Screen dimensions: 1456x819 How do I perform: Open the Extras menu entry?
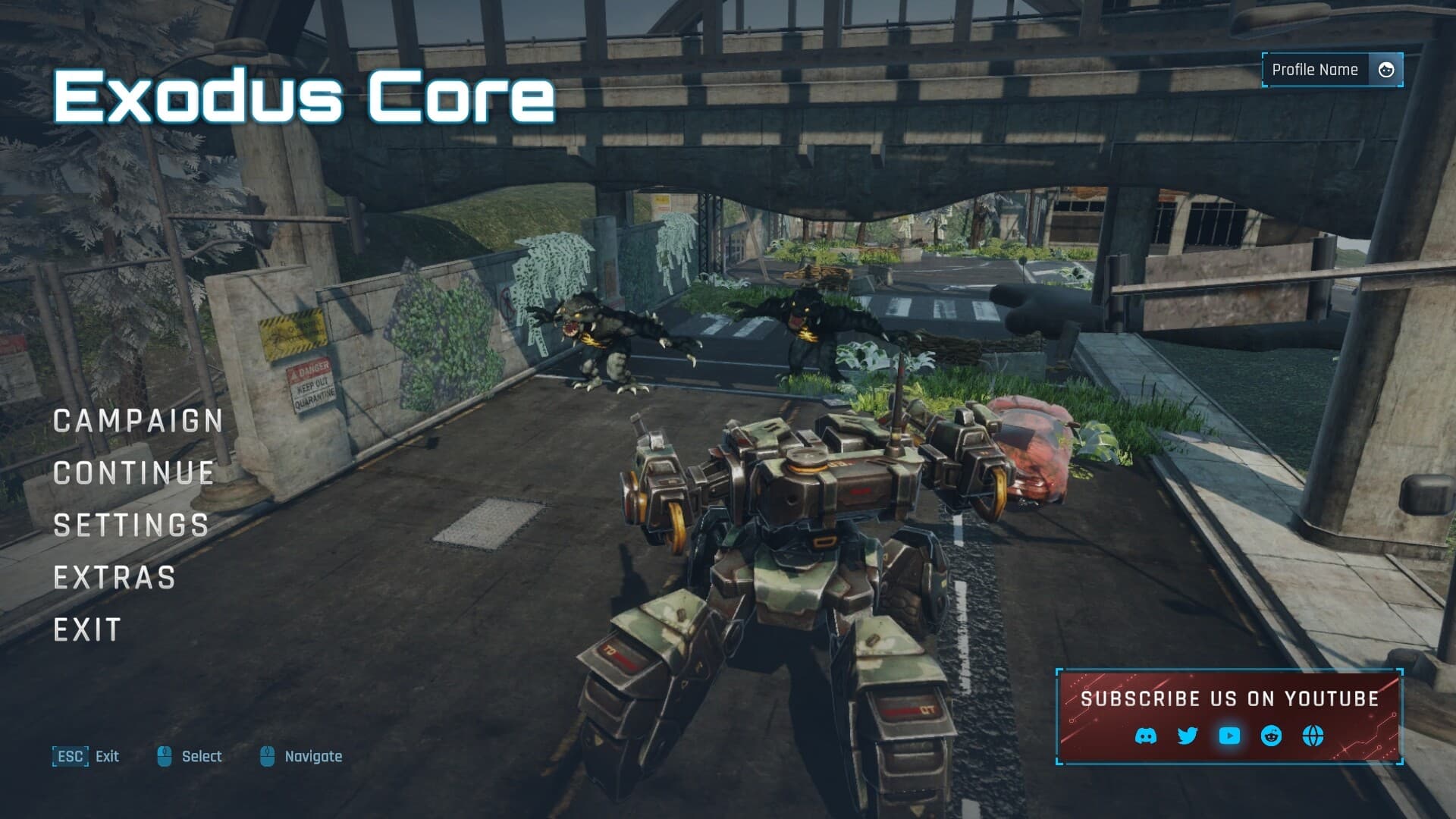pyautogui.click(x=113, y=577)
